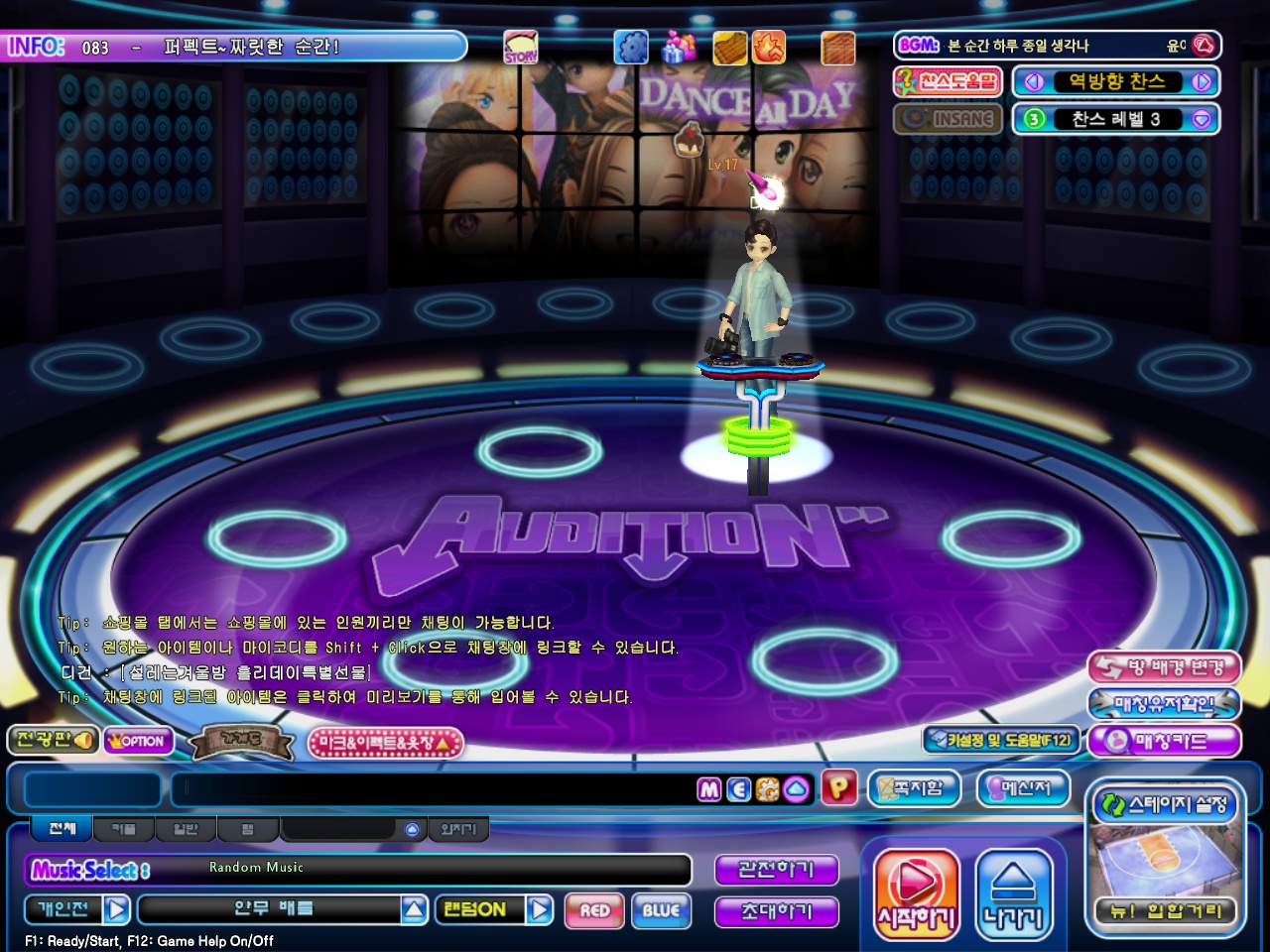Click the 방 배경 변경 room background button
The width and height of the screenshot is (1270, 952).
point(1165,667)
